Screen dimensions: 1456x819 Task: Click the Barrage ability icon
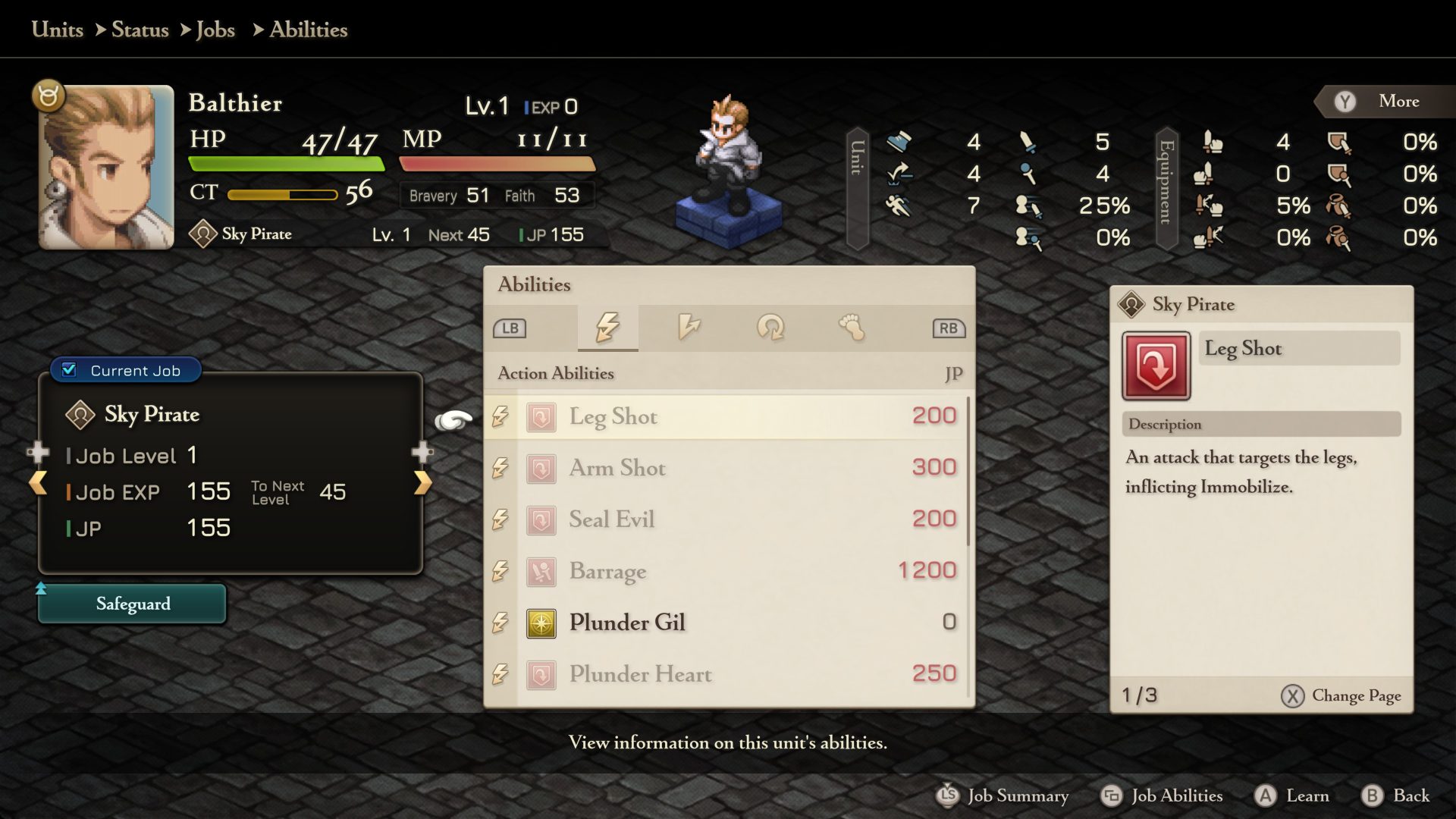tap(541, 571)
